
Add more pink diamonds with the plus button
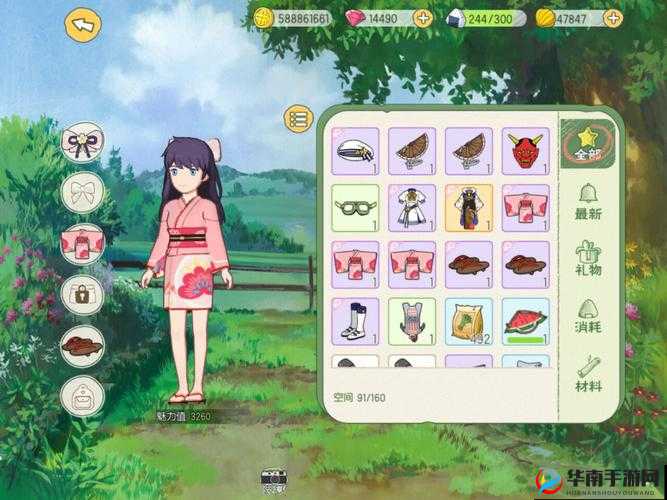422,18
